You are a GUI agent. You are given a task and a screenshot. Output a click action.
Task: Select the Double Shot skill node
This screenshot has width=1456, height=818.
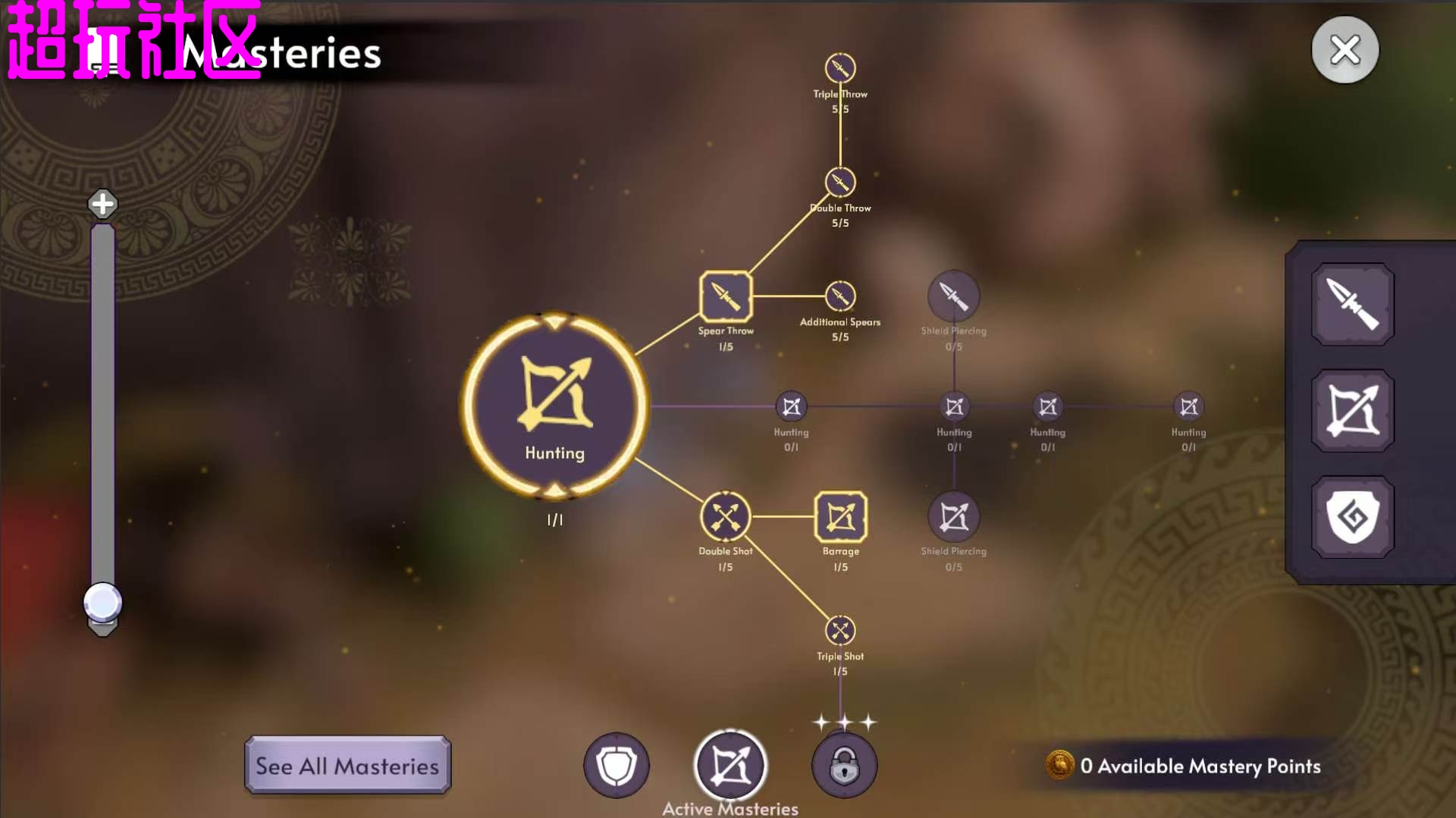pyautogui.click(x=726, y=517)
